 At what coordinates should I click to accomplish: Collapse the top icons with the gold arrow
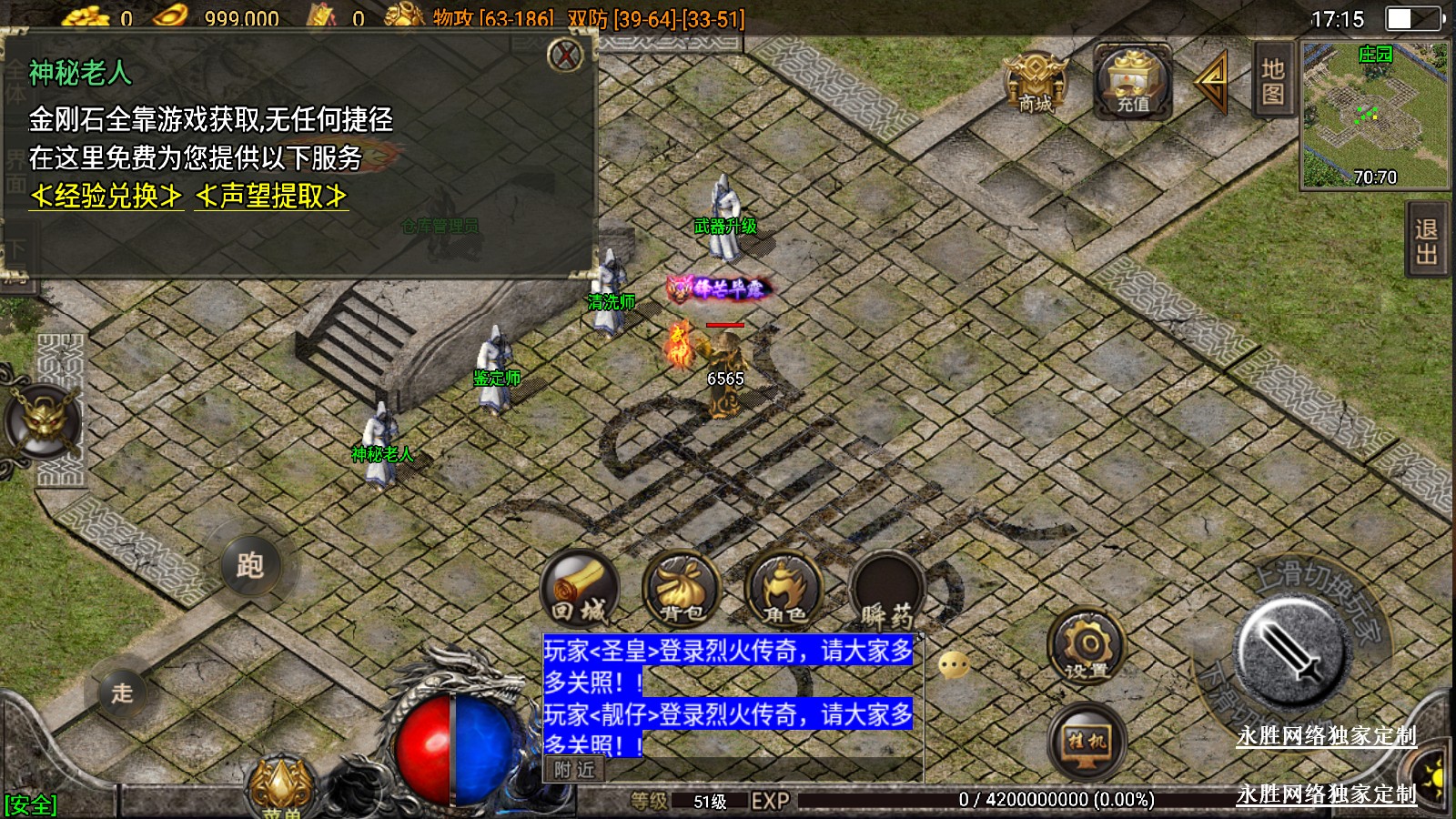pos(1211,82)
